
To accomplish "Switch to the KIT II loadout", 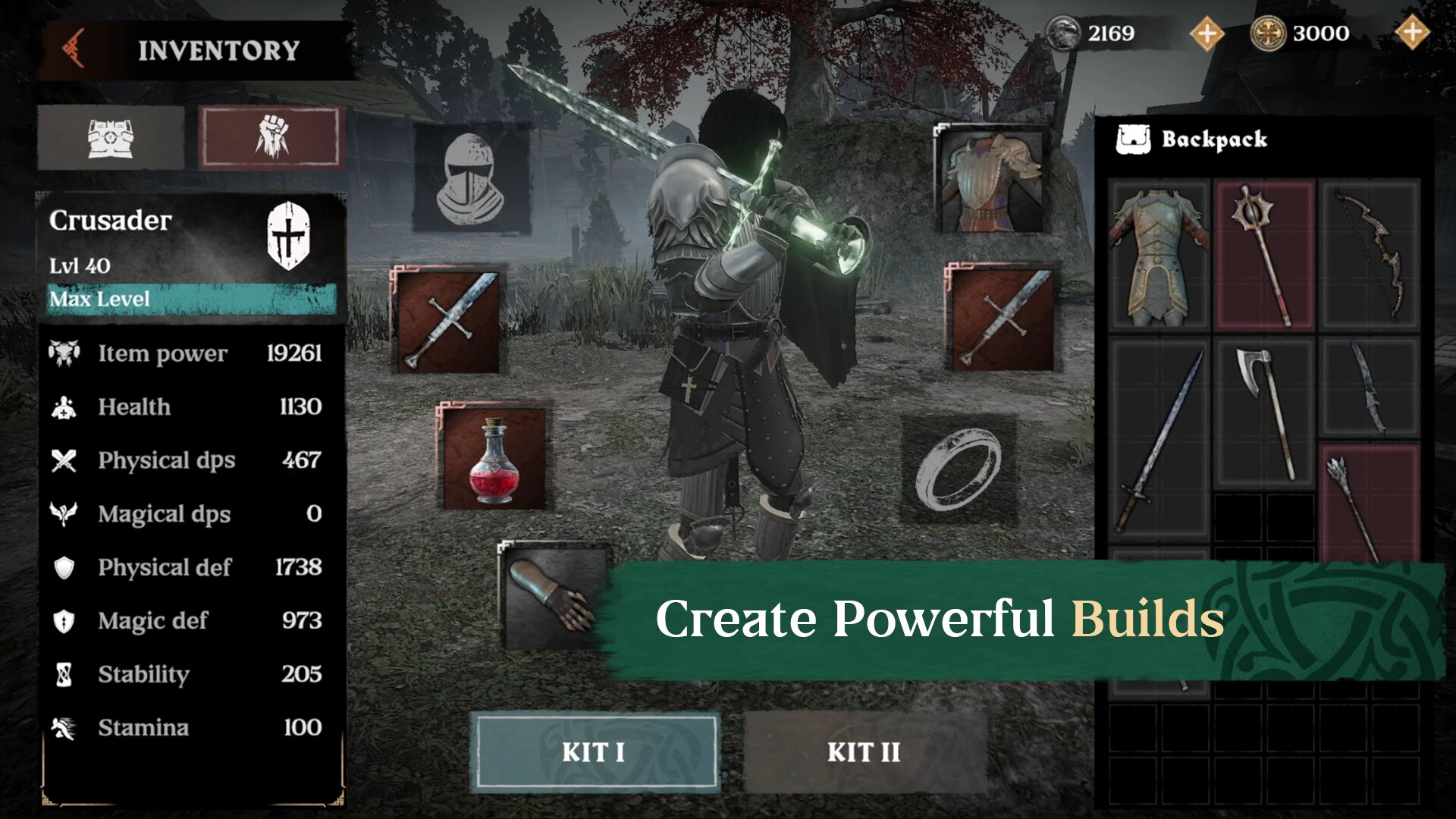I will tap(864, 752).
